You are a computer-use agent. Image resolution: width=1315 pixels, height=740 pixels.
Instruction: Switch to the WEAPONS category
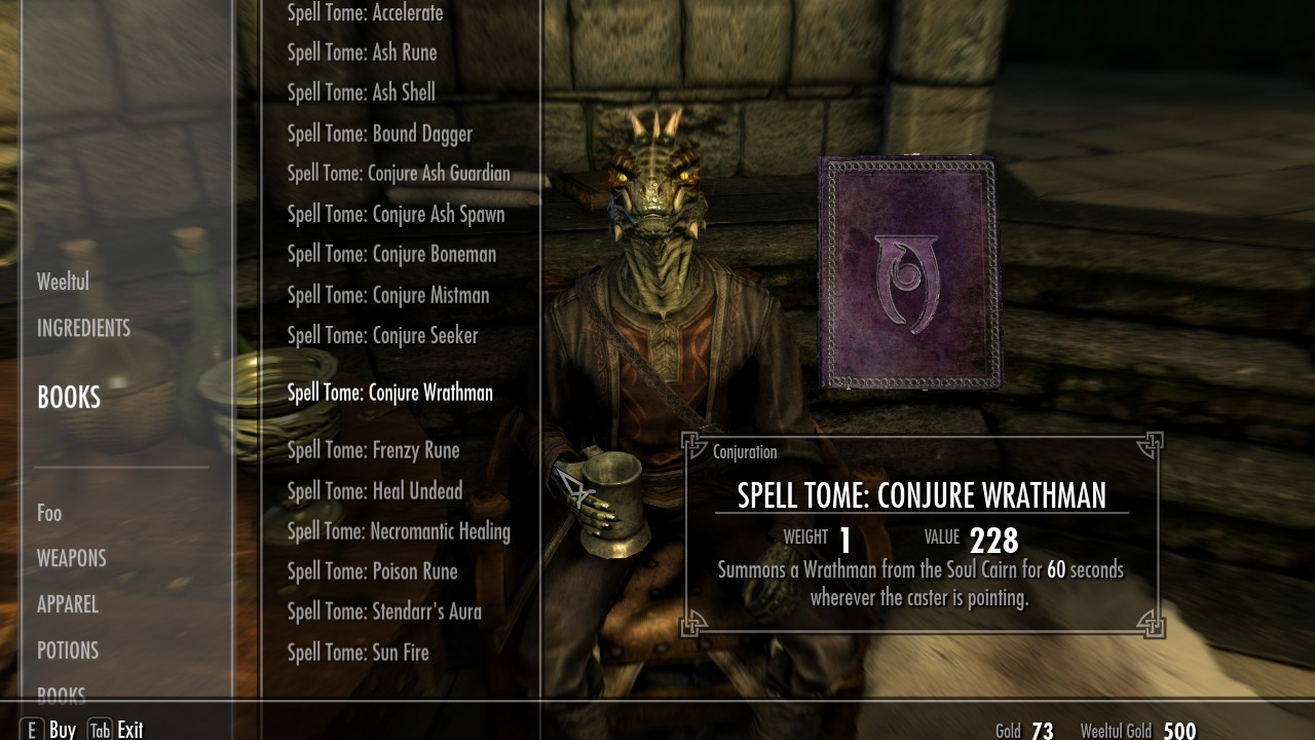point(71,558)
